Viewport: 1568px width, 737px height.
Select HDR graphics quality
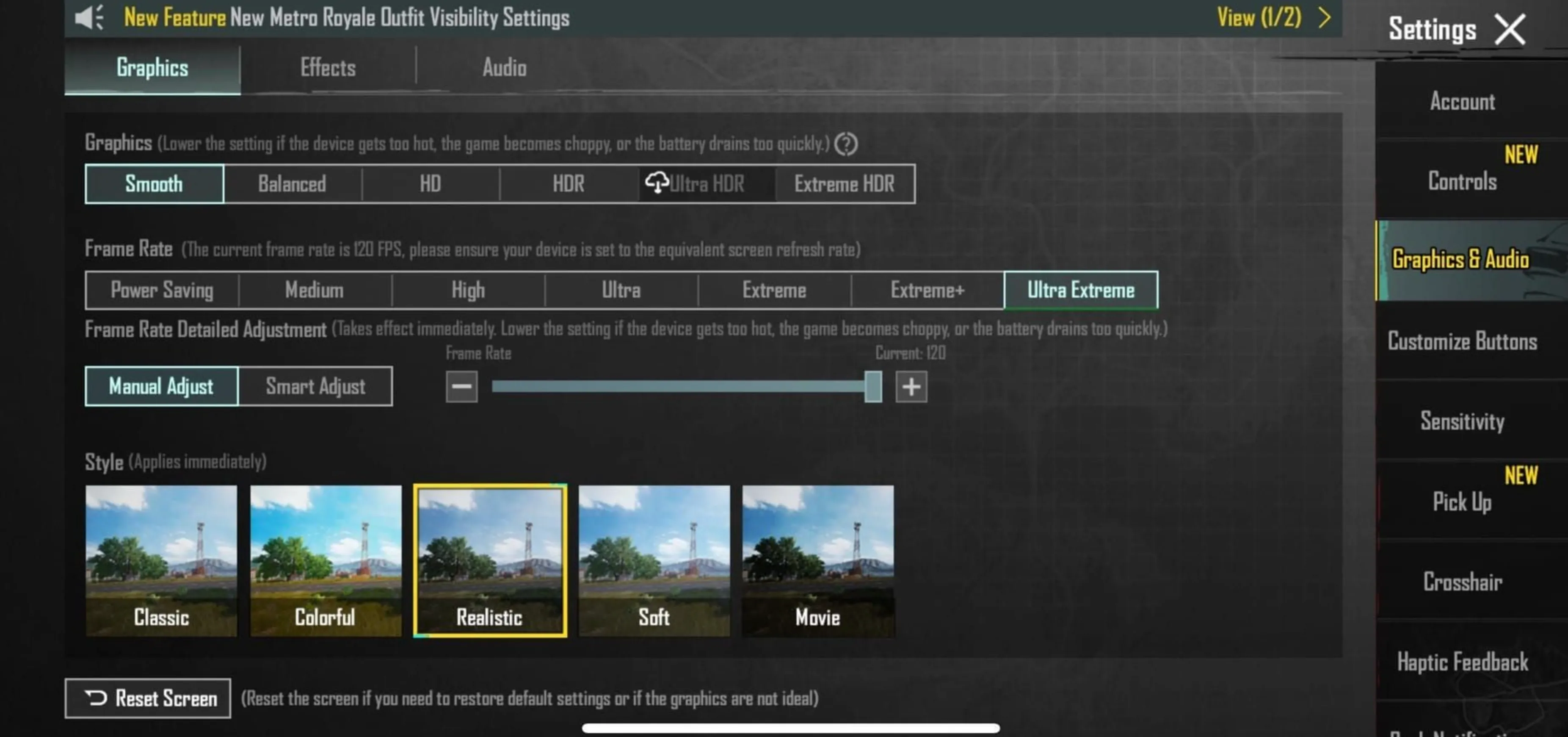(567, 183)
